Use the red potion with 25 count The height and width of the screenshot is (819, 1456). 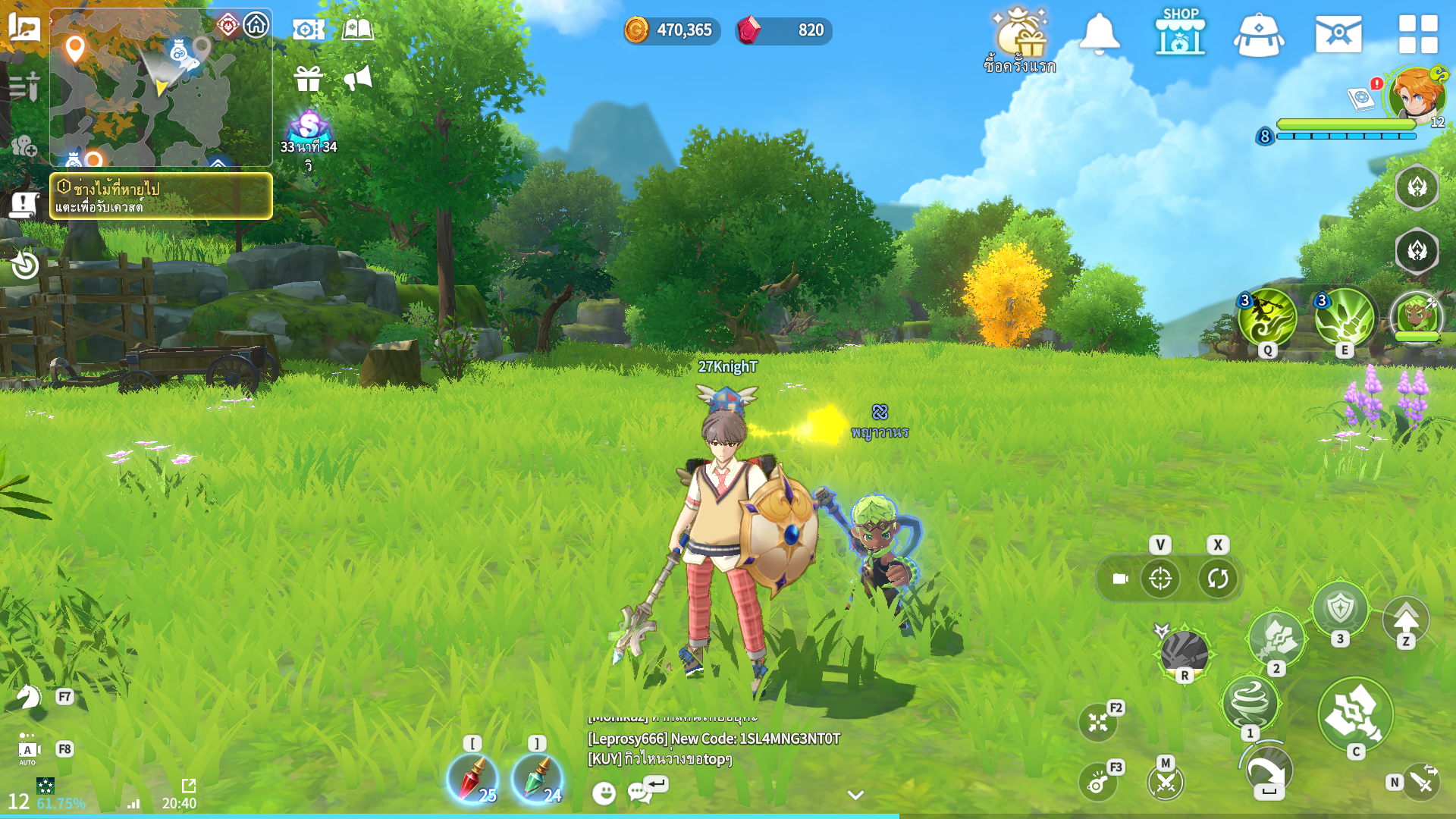472,779
